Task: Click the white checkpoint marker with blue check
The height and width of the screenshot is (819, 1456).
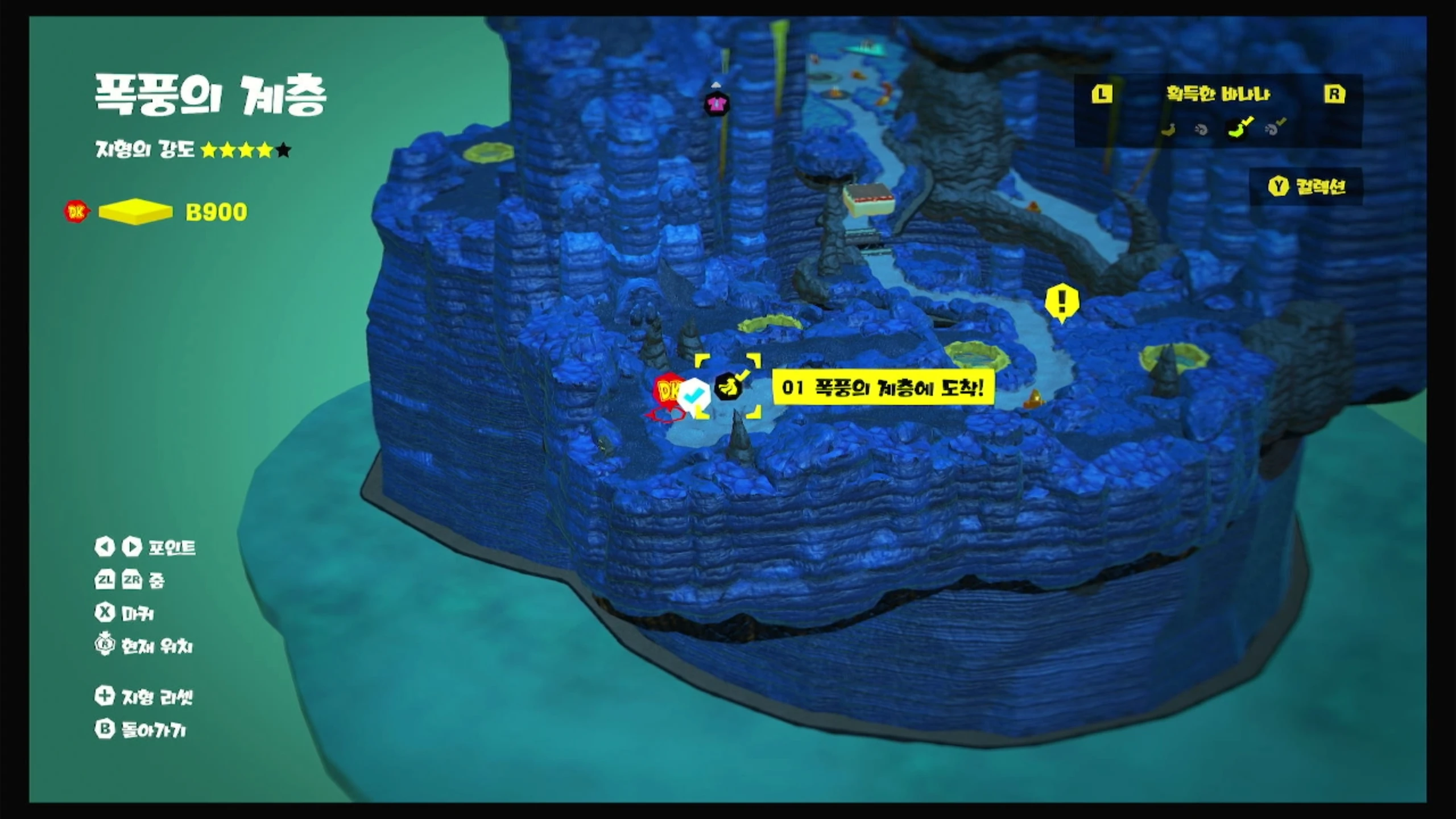Action: (x=693, y=395)
